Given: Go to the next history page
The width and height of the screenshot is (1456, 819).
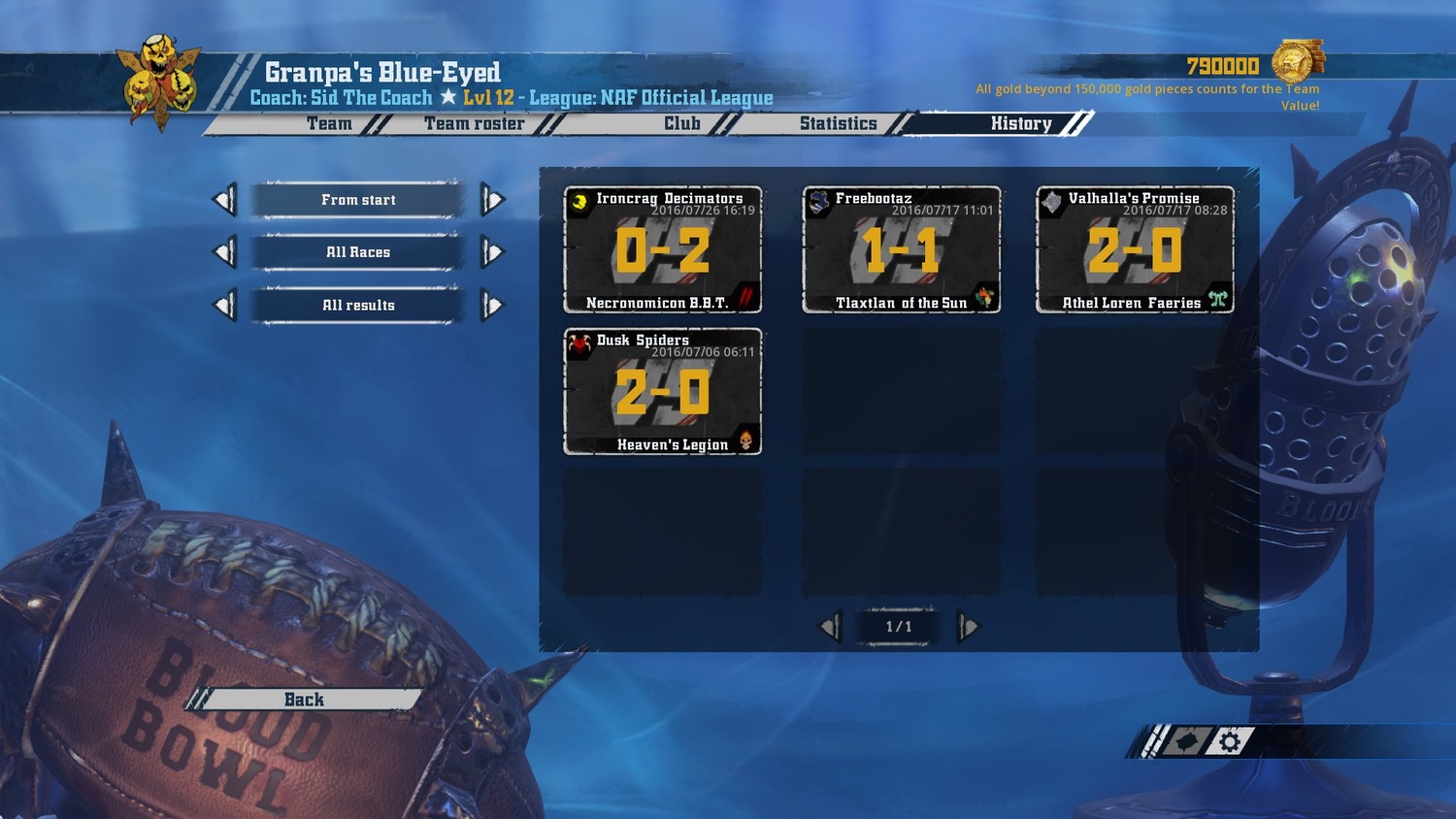Looking at the screenshot, I should click(x=968, y=627).
